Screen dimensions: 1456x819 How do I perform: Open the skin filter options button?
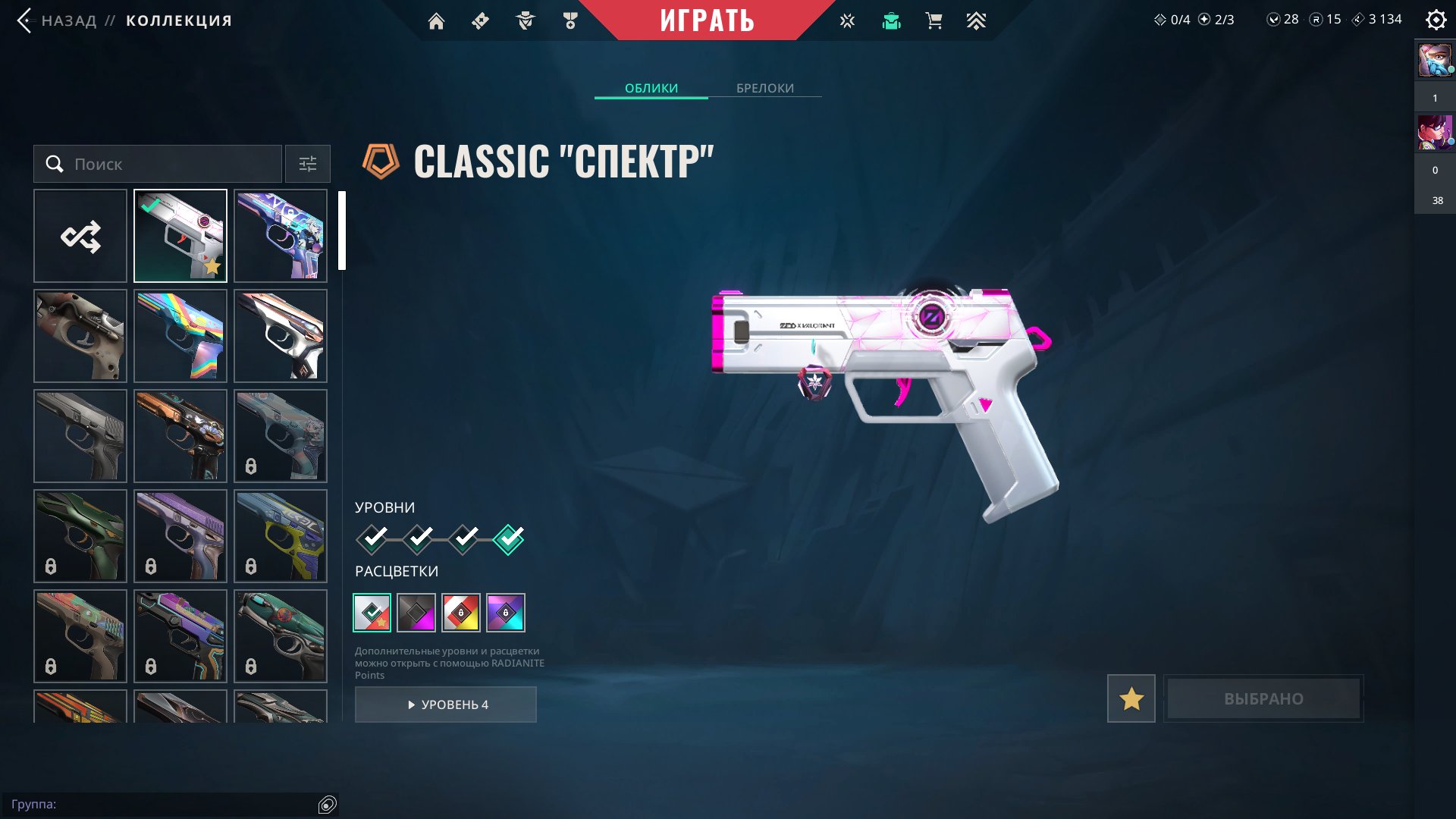(308, 164)
